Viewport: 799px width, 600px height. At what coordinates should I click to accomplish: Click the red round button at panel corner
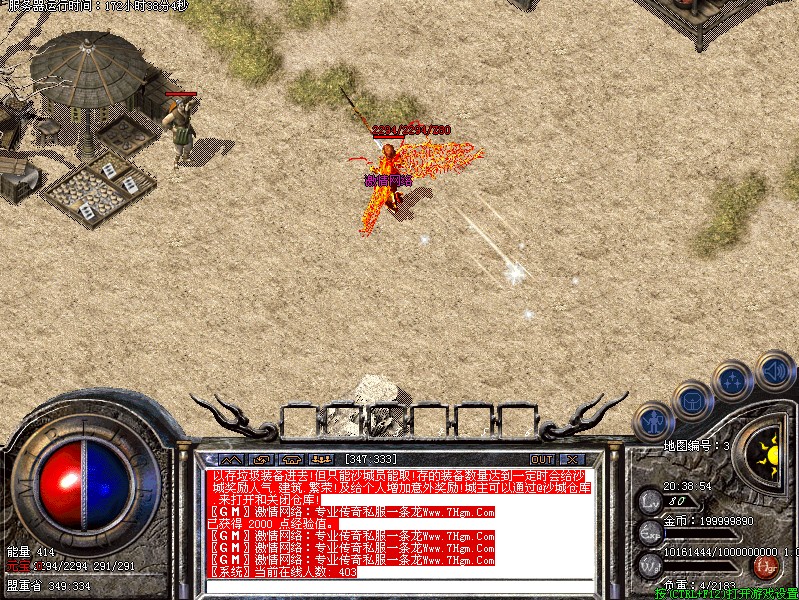click(764, 567)
